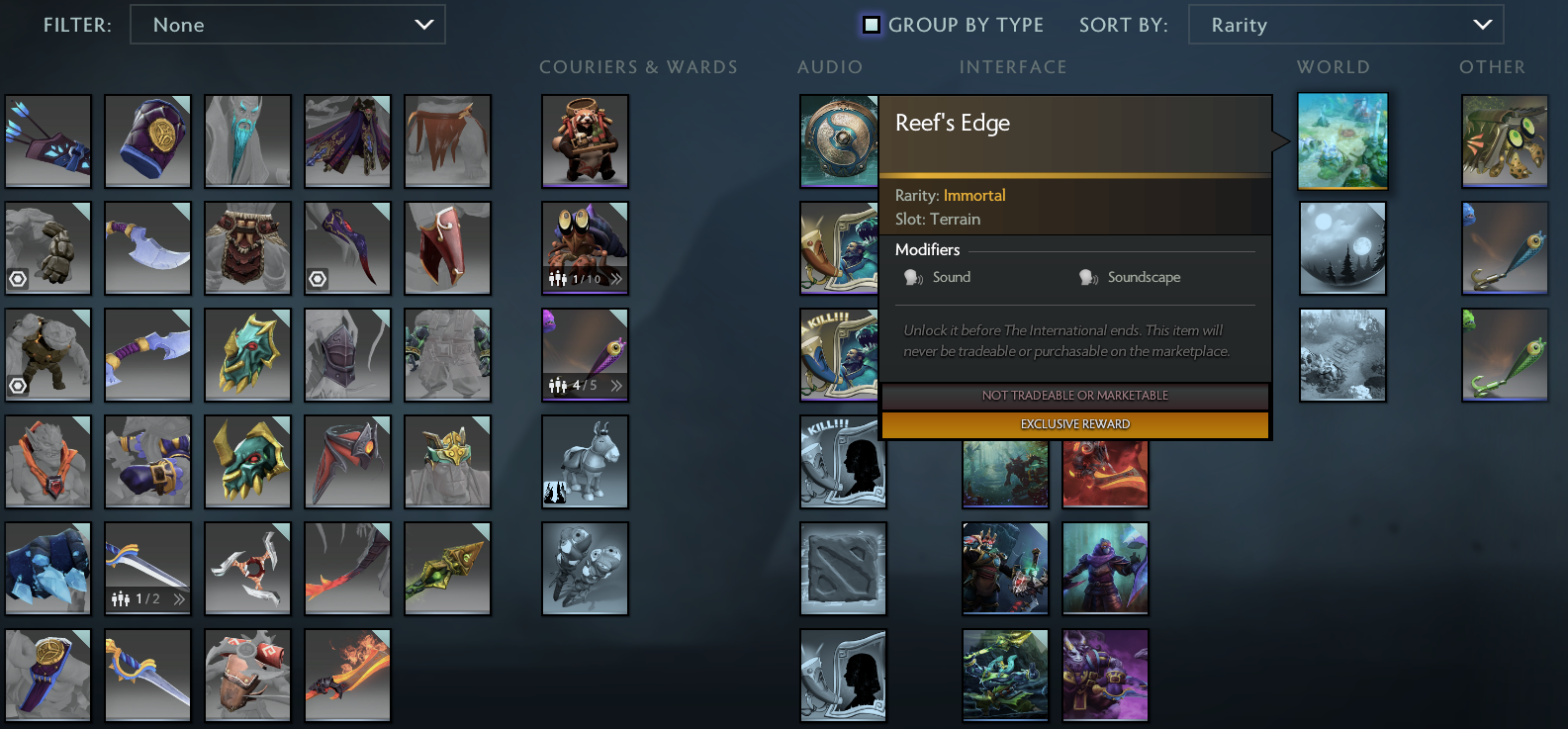Click the WORLD section header
This screenshot has width=1568, height=729.
pos(1334,66)
